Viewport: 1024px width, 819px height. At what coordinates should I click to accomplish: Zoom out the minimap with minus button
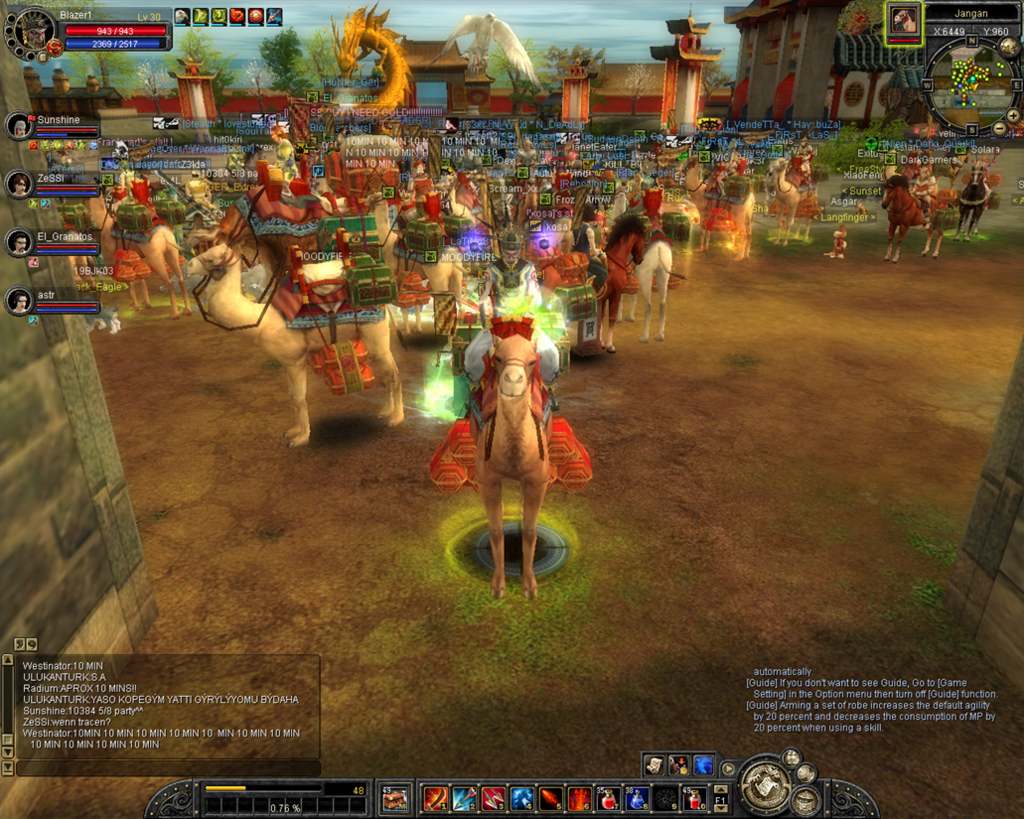[x=999, y=129]
